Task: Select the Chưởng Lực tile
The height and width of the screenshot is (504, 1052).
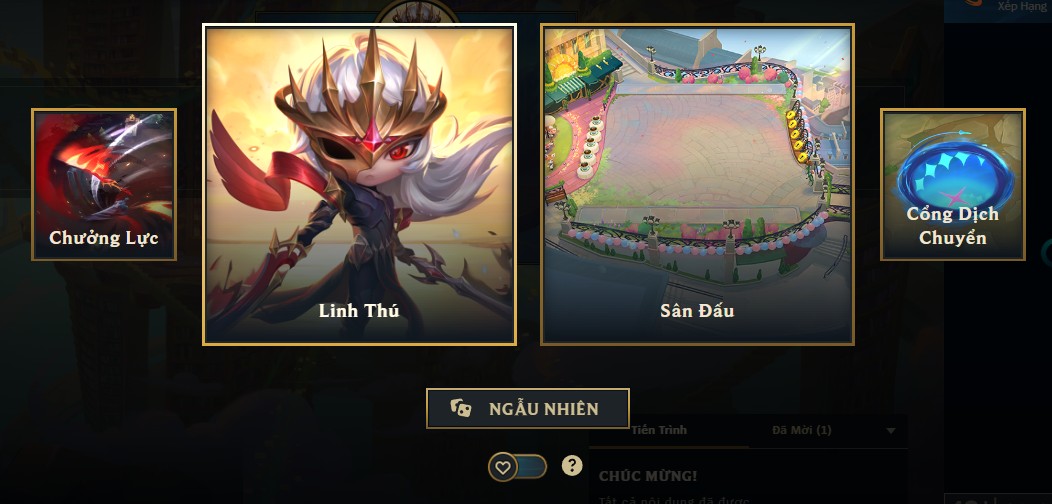Action: pyautogui.click(x=104, y=184)
